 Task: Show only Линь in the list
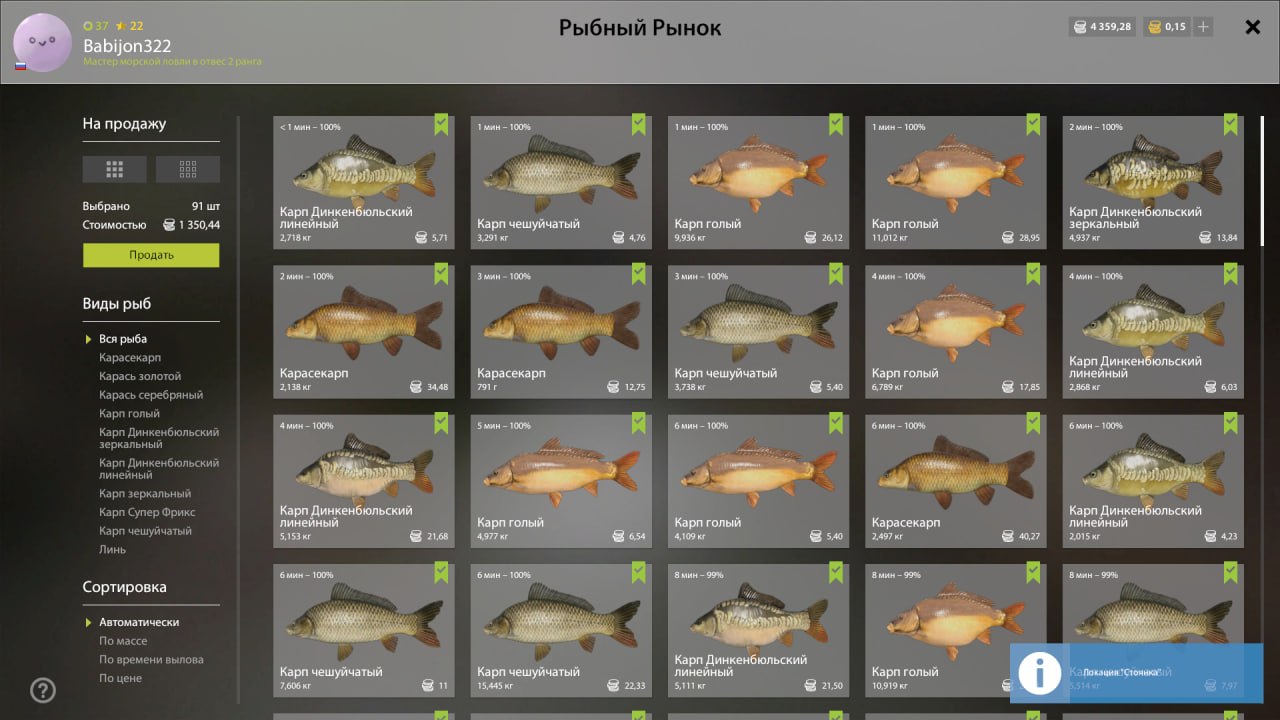coord(113,549)
